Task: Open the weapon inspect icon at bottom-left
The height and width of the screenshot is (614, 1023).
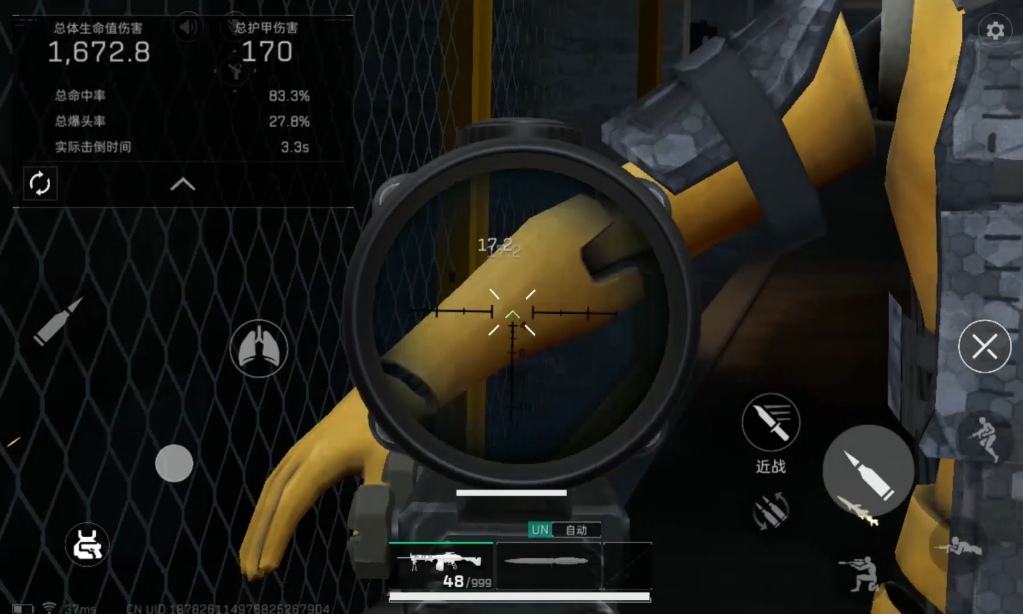Action: coord(87,544)
